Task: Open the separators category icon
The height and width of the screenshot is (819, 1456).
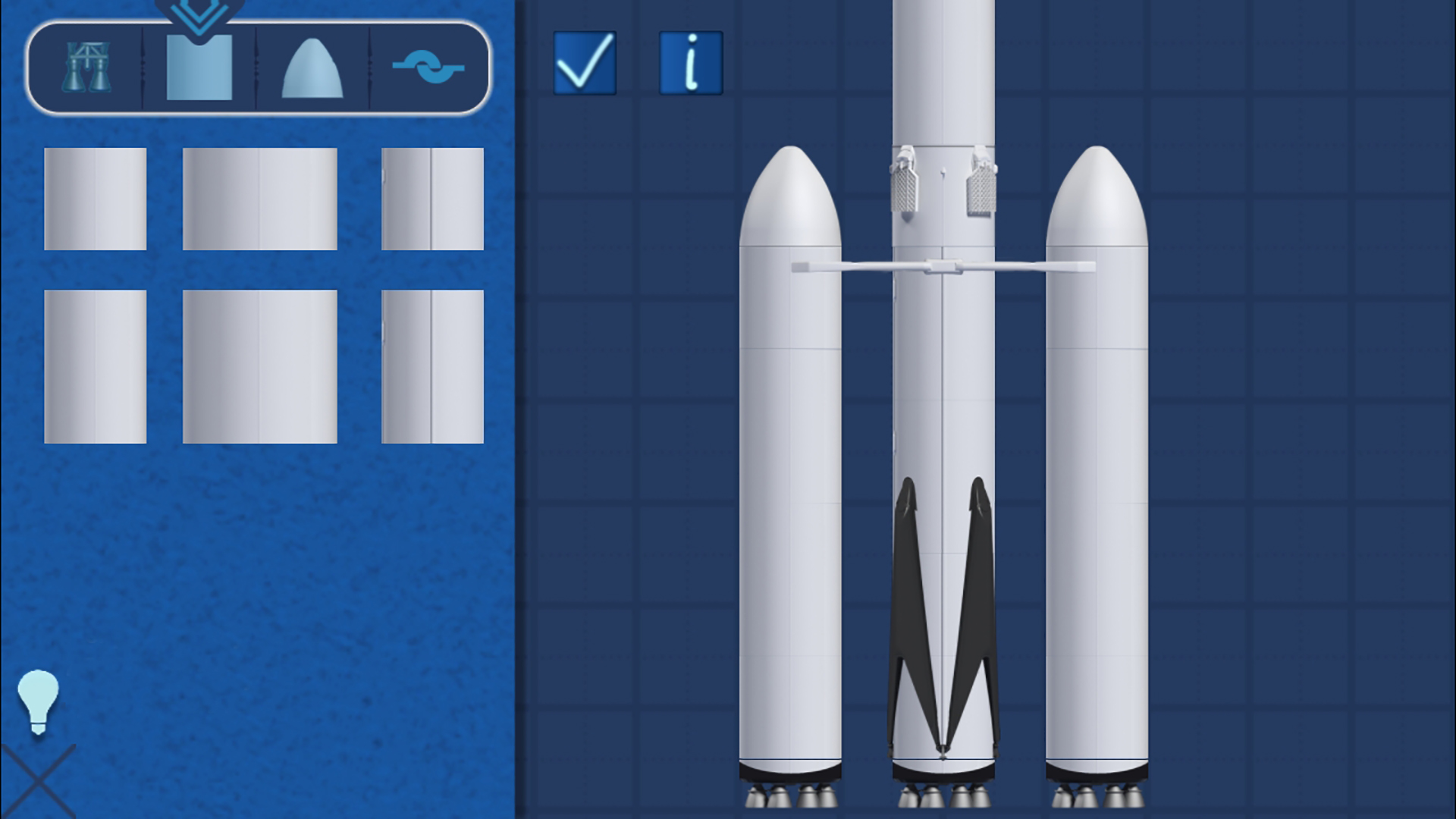Action: pos(427,68)
